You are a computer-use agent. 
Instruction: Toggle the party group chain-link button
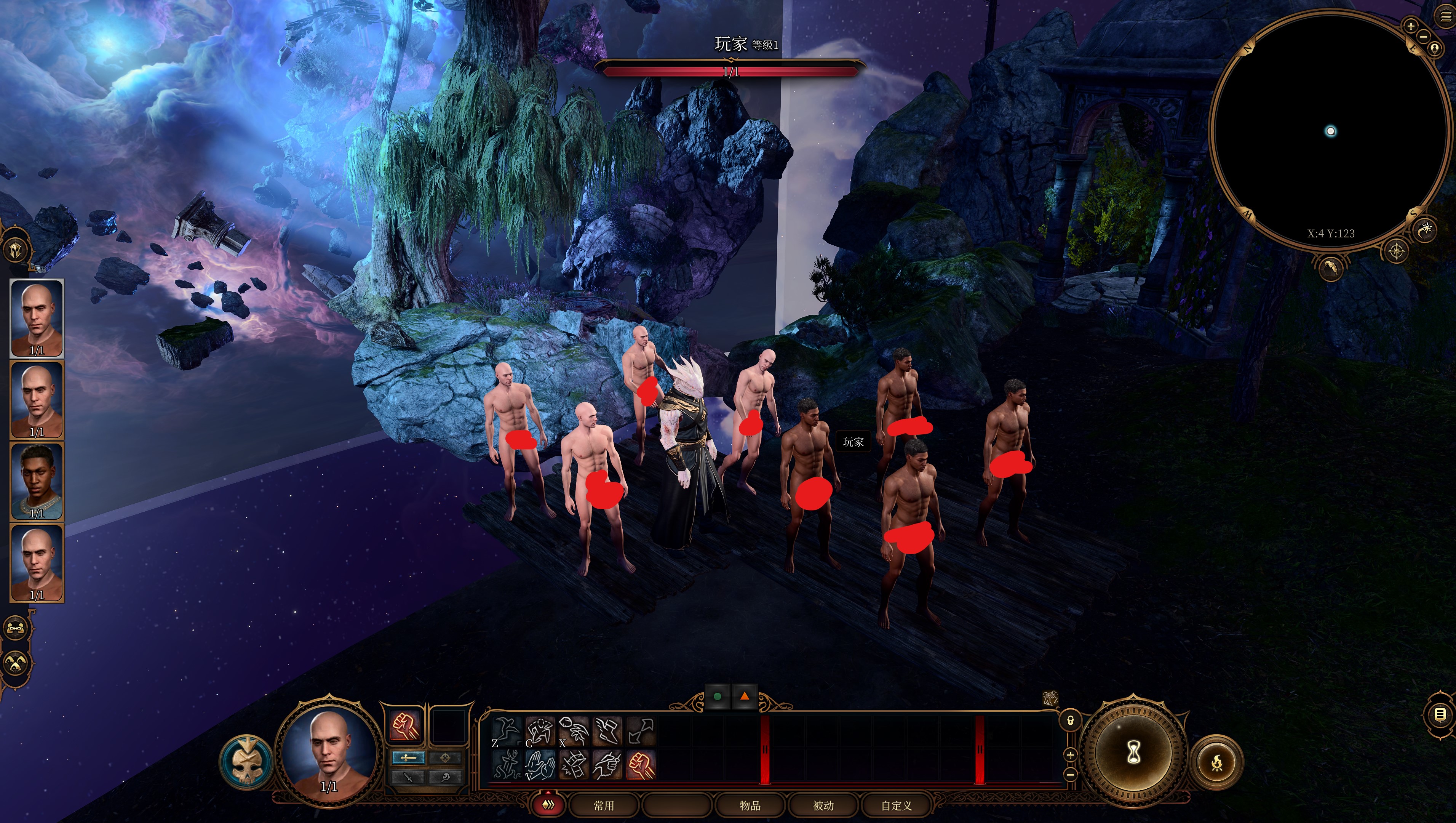pyautogui.click(x=15, y=628)
